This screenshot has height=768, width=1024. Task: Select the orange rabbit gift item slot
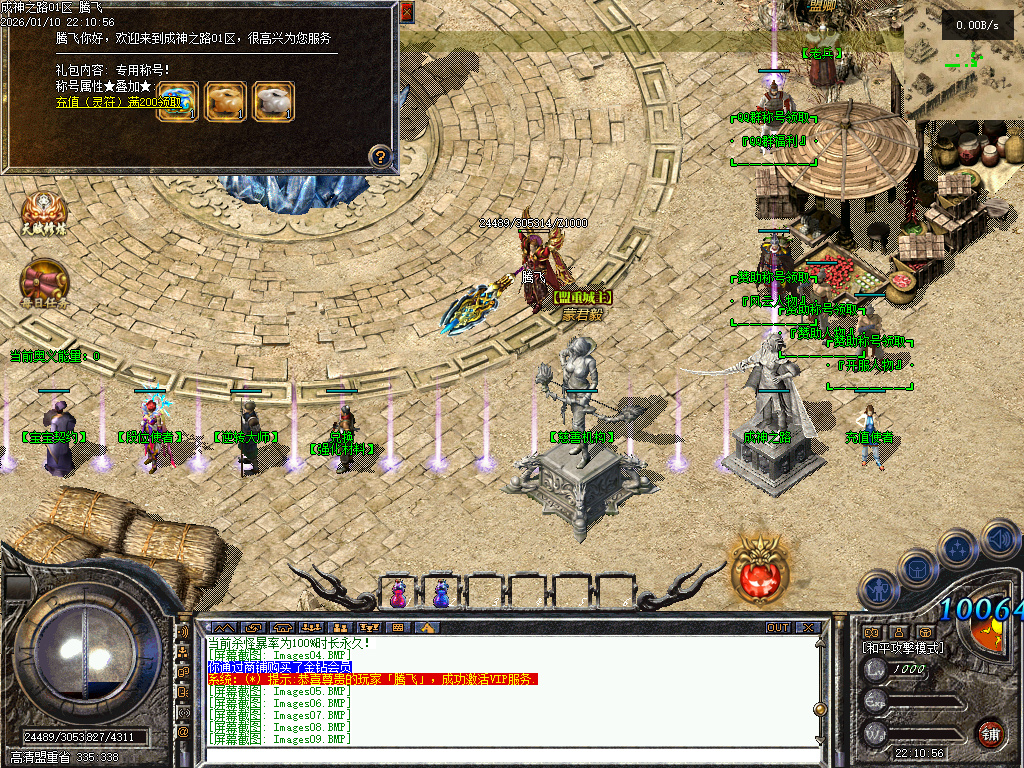point(225,101)
